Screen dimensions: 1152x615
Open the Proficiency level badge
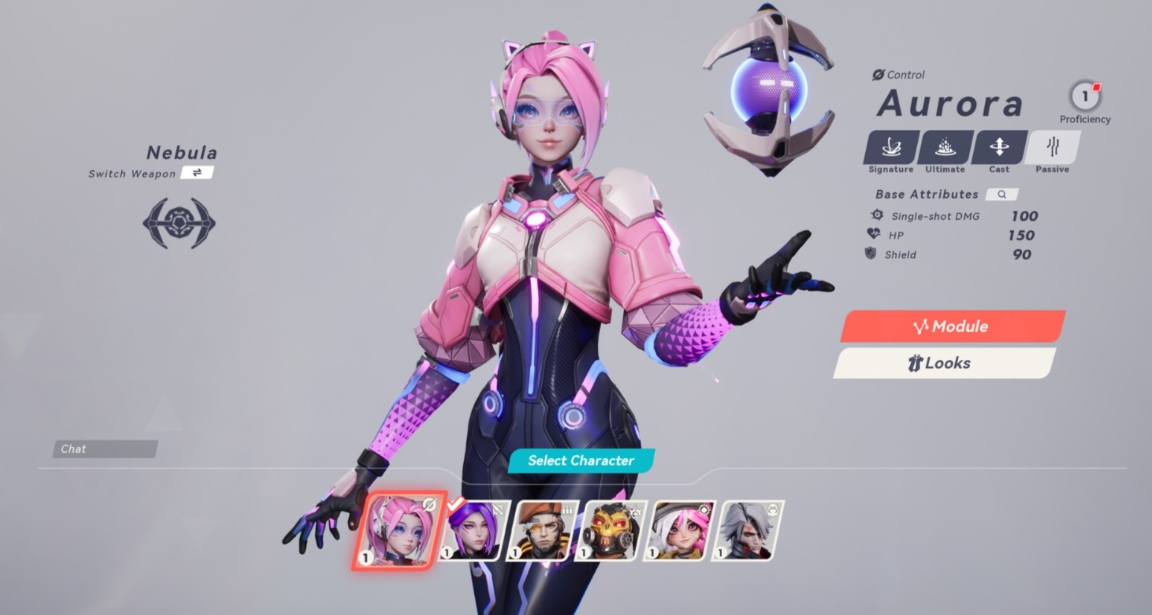(x=1084, y=97)
